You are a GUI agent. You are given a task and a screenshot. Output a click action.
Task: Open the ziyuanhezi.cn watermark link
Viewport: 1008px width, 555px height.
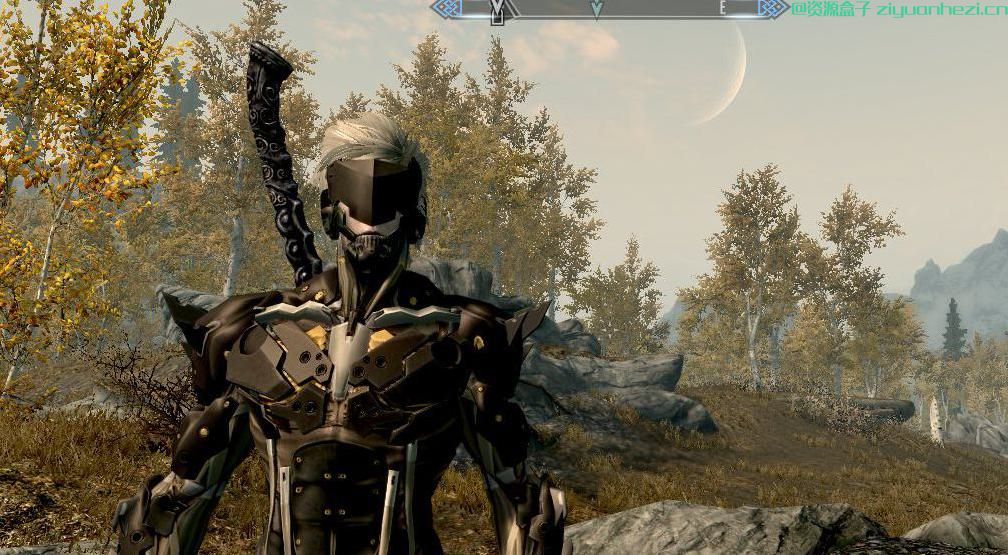point(897,10)
